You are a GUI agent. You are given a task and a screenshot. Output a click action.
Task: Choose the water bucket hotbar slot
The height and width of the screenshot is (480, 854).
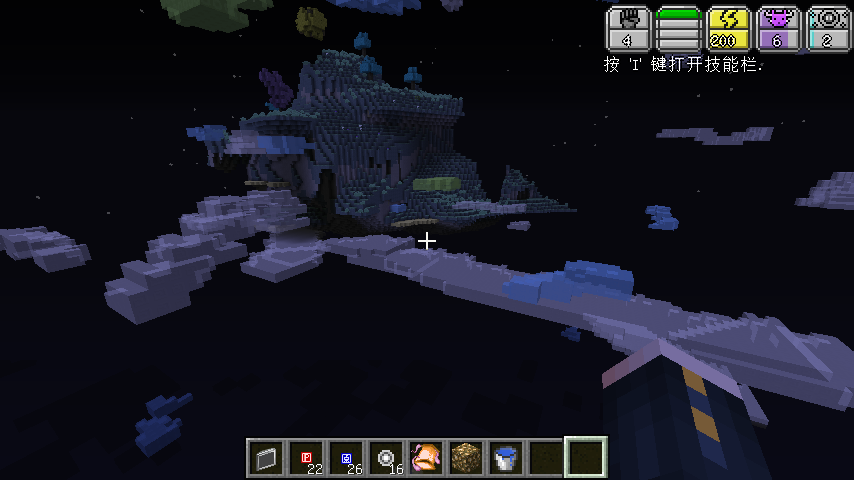[x=506, y=458]
